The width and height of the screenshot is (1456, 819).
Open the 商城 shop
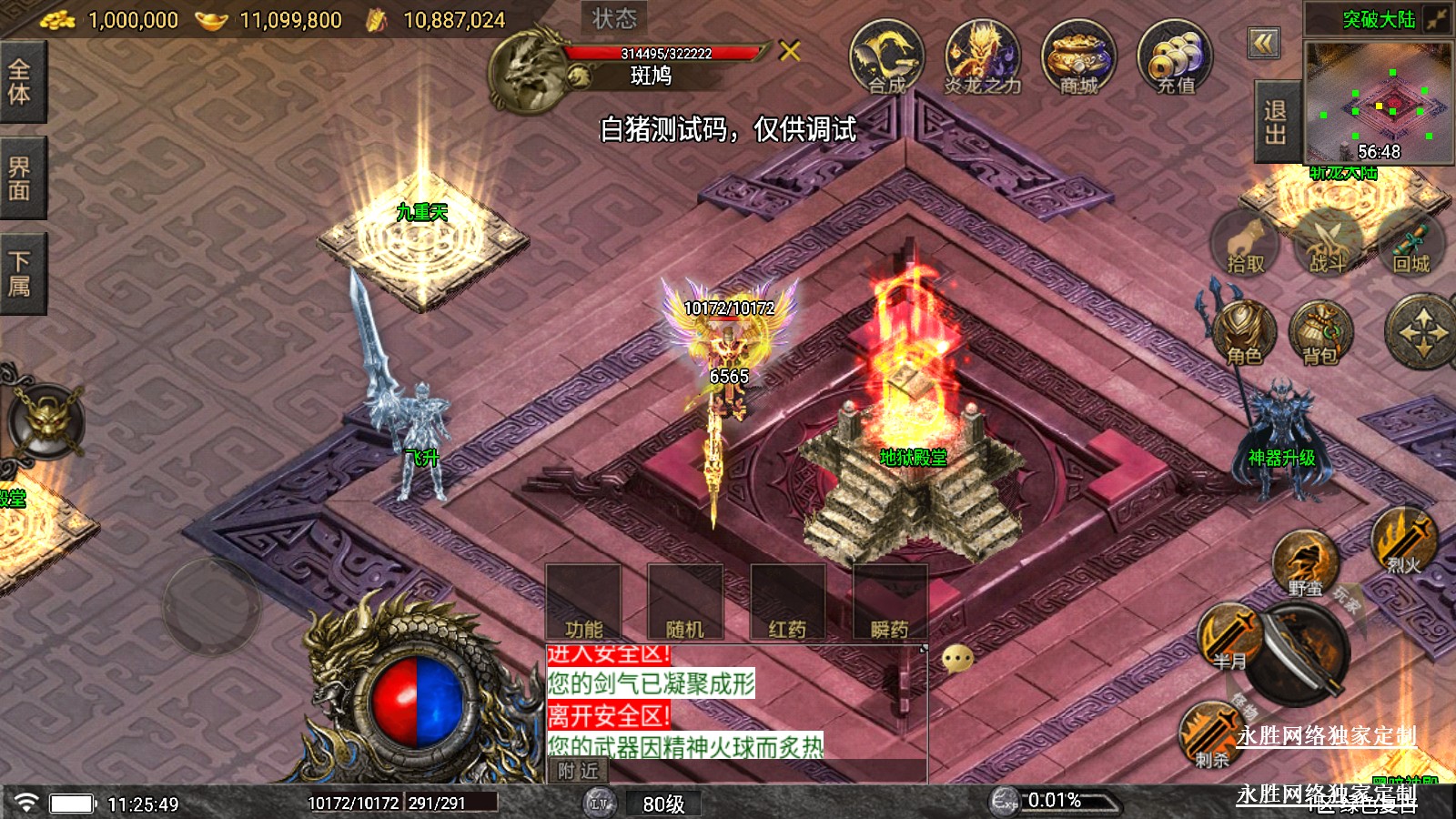pos(1078,58)
